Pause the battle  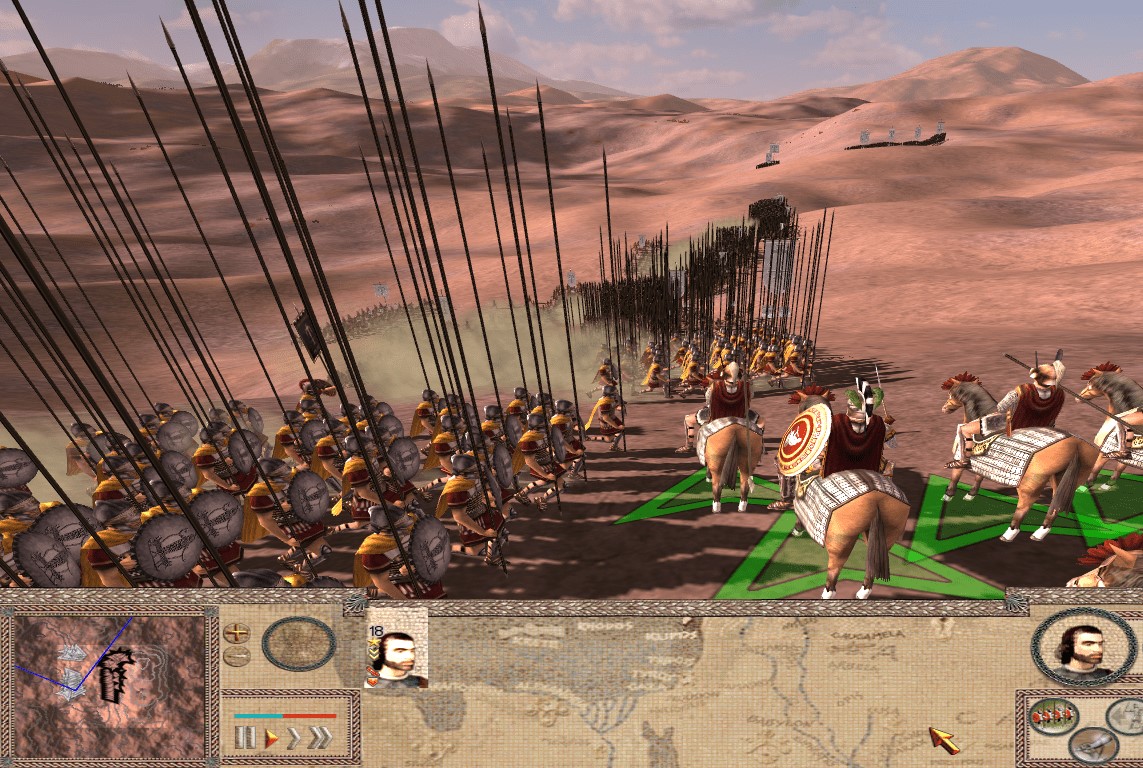coord(245,738)
